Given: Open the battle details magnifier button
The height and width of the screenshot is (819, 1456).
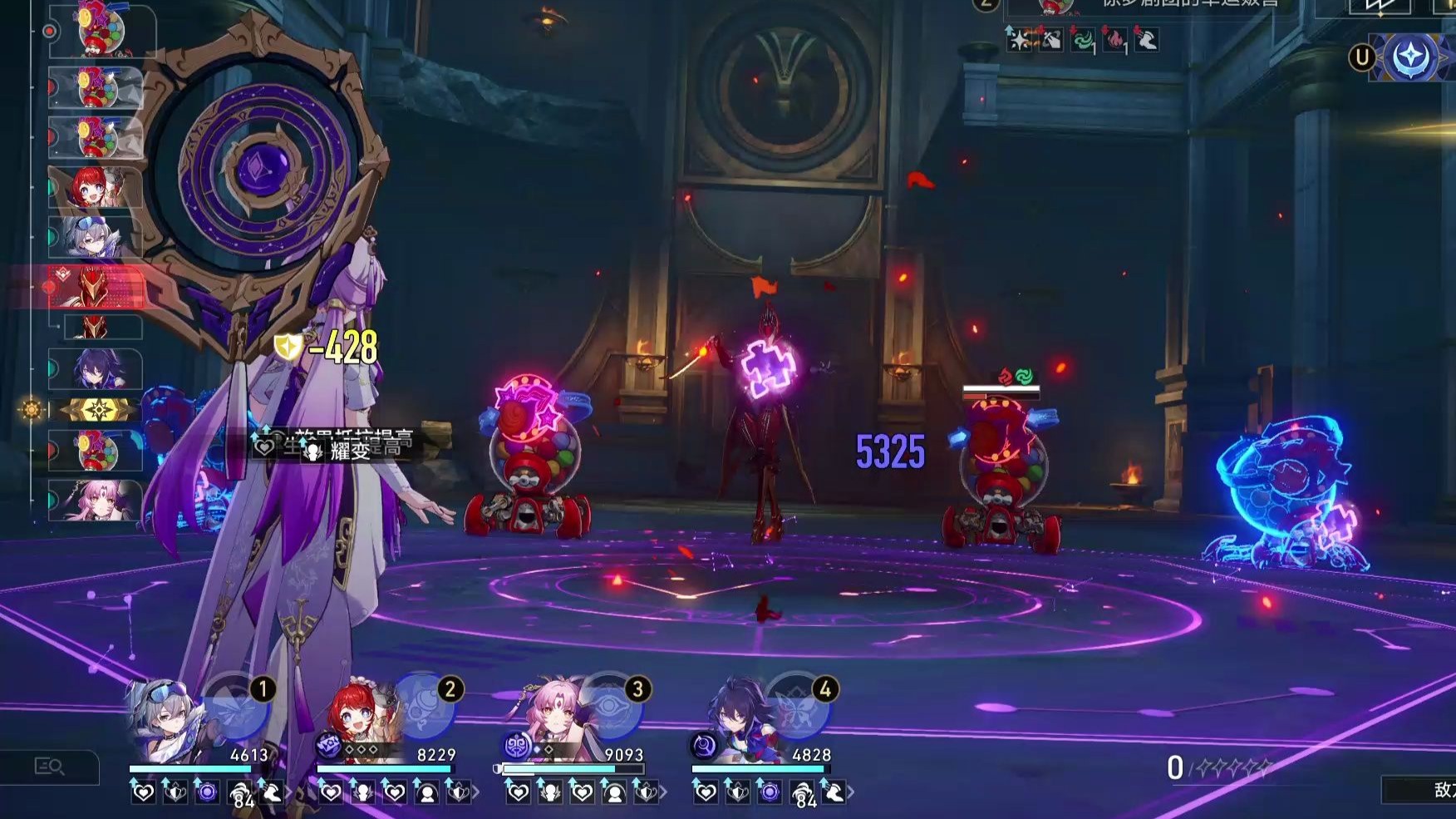Looking at the screenshot, I should [50, 767].
